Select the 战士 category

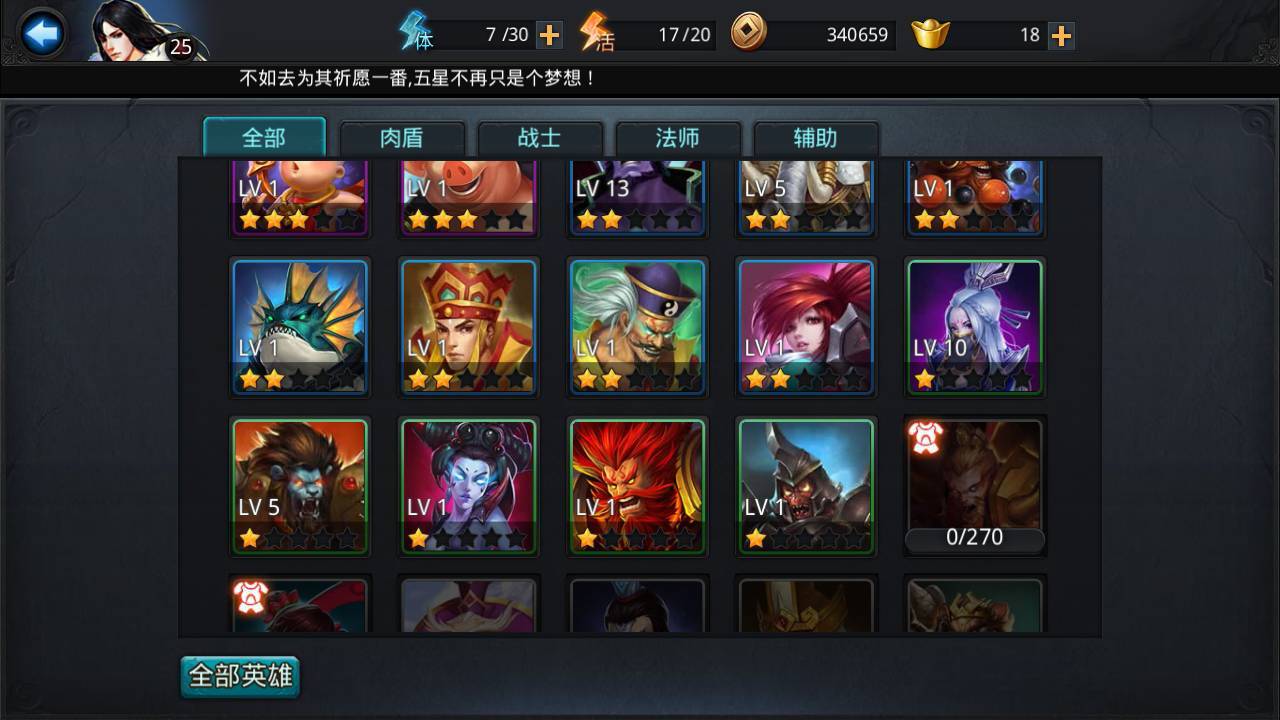(541, 138)
